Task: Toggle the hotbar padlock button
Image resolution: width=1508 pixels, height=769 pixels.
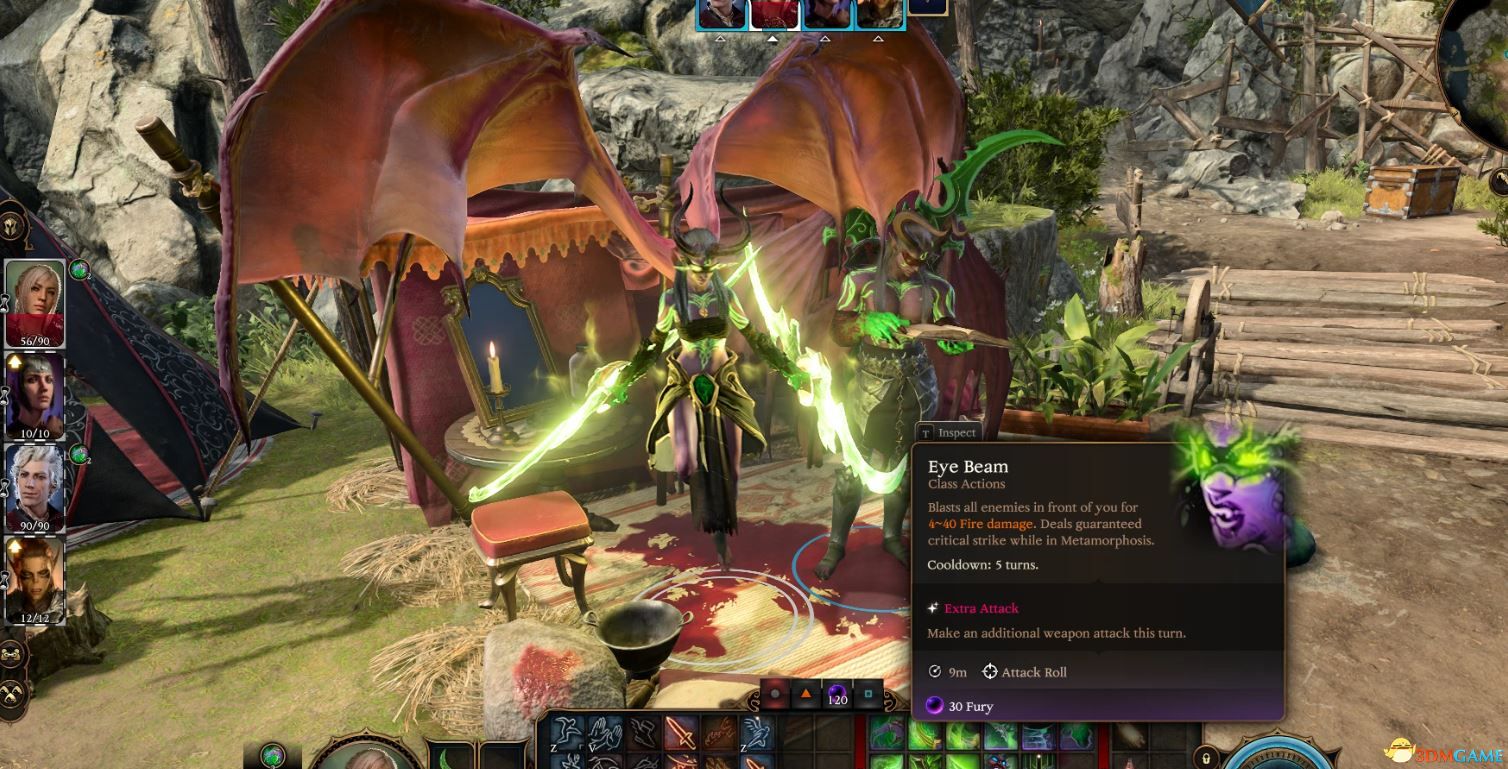Action: click(x=1207, y=757)
